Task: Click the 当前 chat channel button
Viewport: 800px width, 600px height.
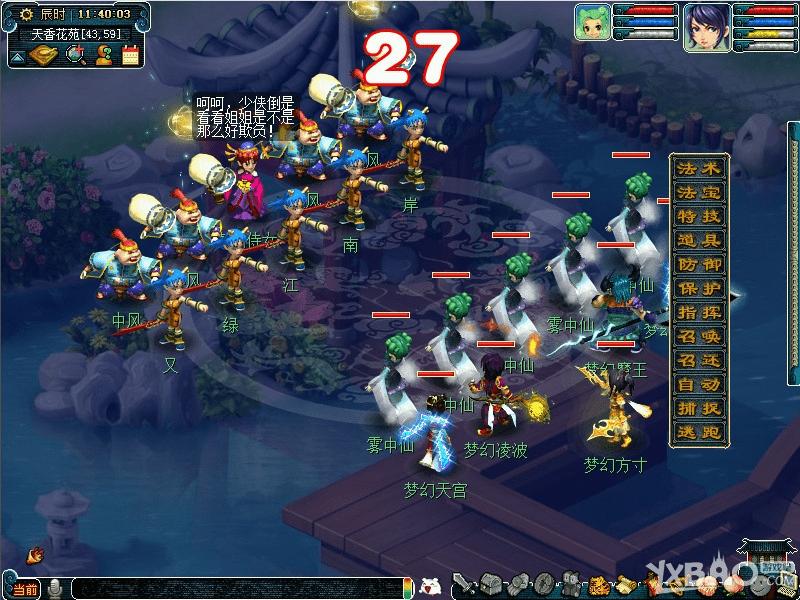Action: (26, 588)
